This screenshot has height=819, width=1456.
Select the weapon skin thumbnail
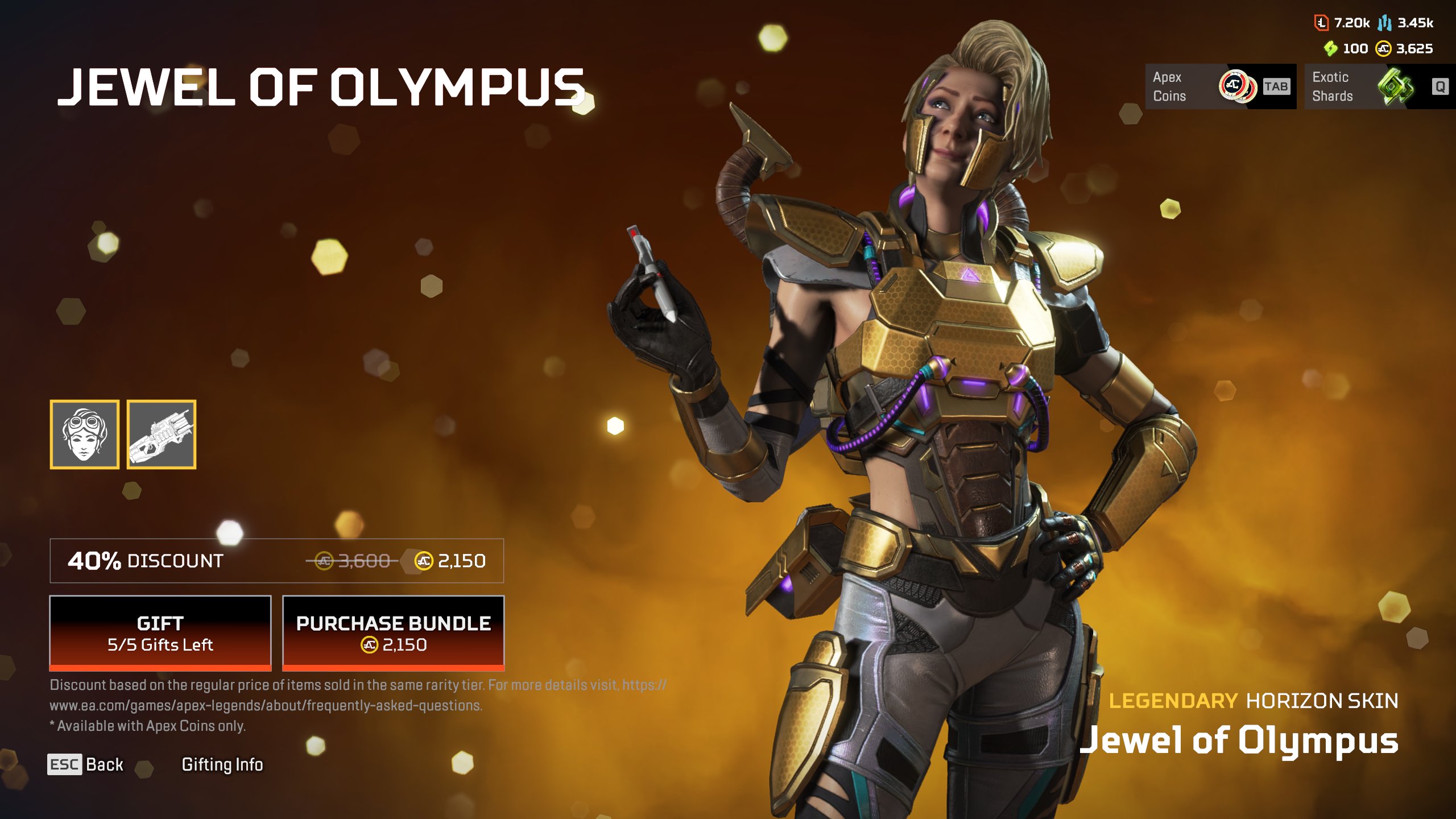pyautogui.click(x=162, y=435)
